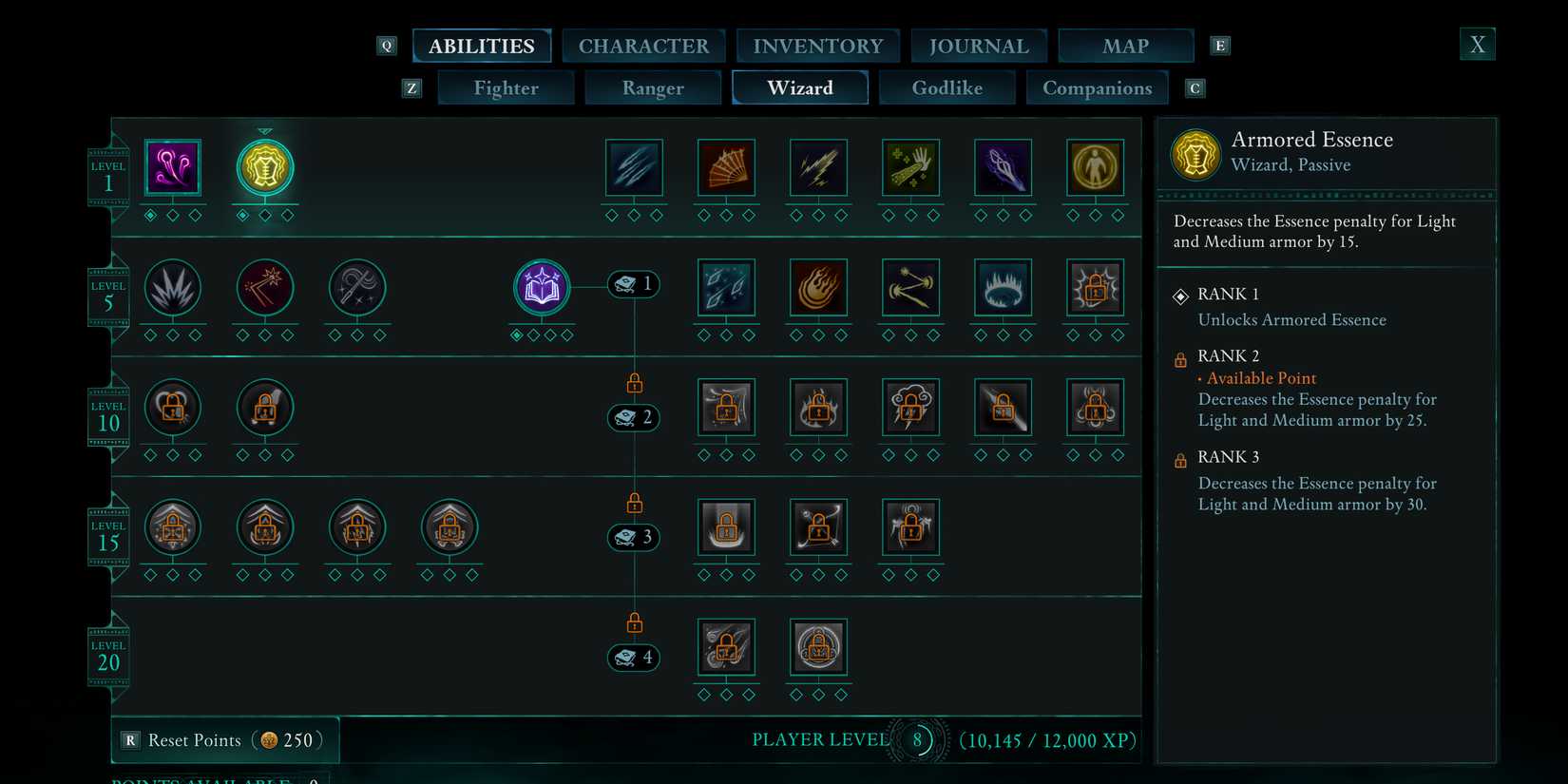Viewport: 1568px width, 784px height.
Task: Switch to the Companions tab
Action: (1098, 87)
